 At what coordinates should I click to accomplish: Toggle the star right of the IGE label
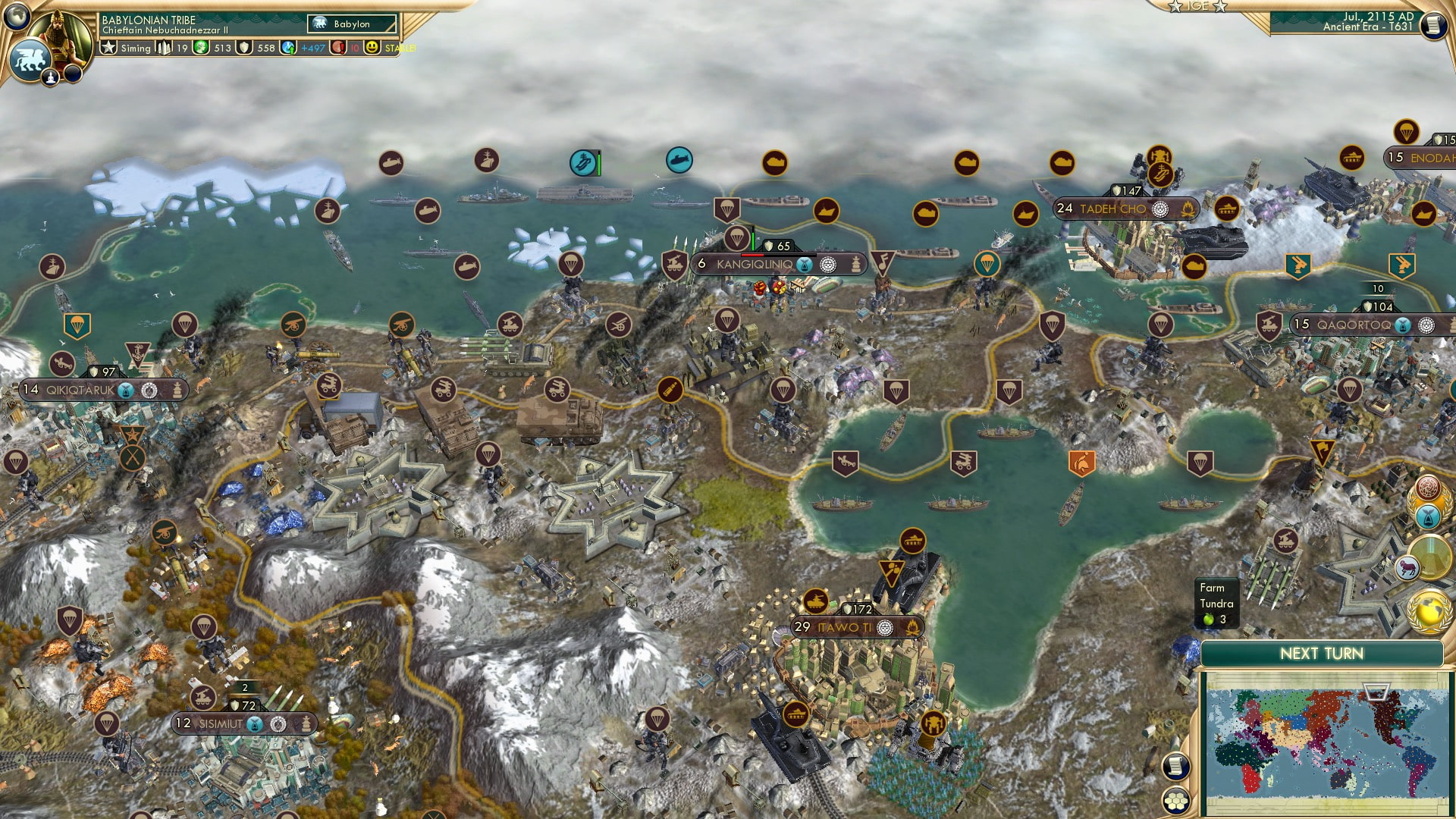pos(1221,7)
